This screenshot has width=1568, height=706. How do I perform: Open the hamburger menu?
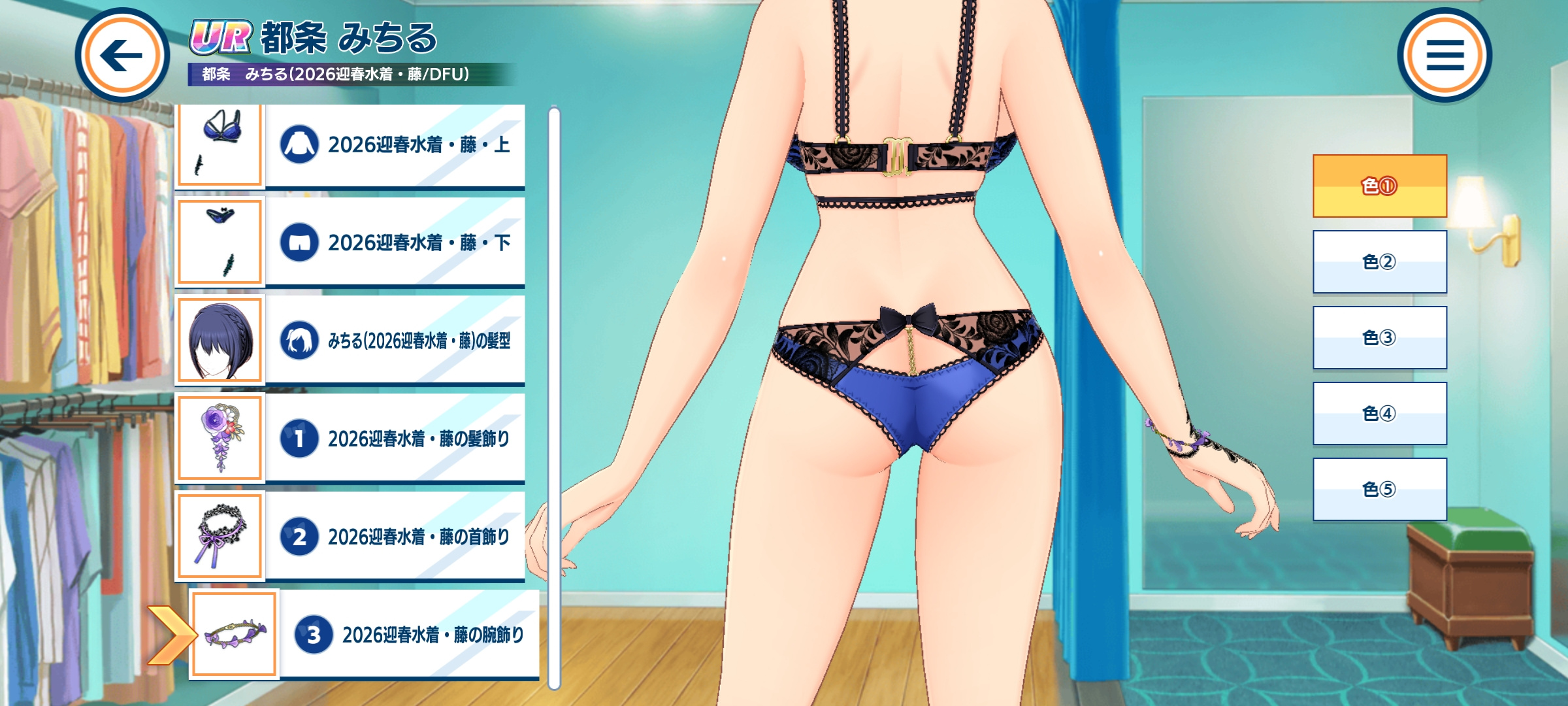pyautogui.click(x=1445, y=55)
